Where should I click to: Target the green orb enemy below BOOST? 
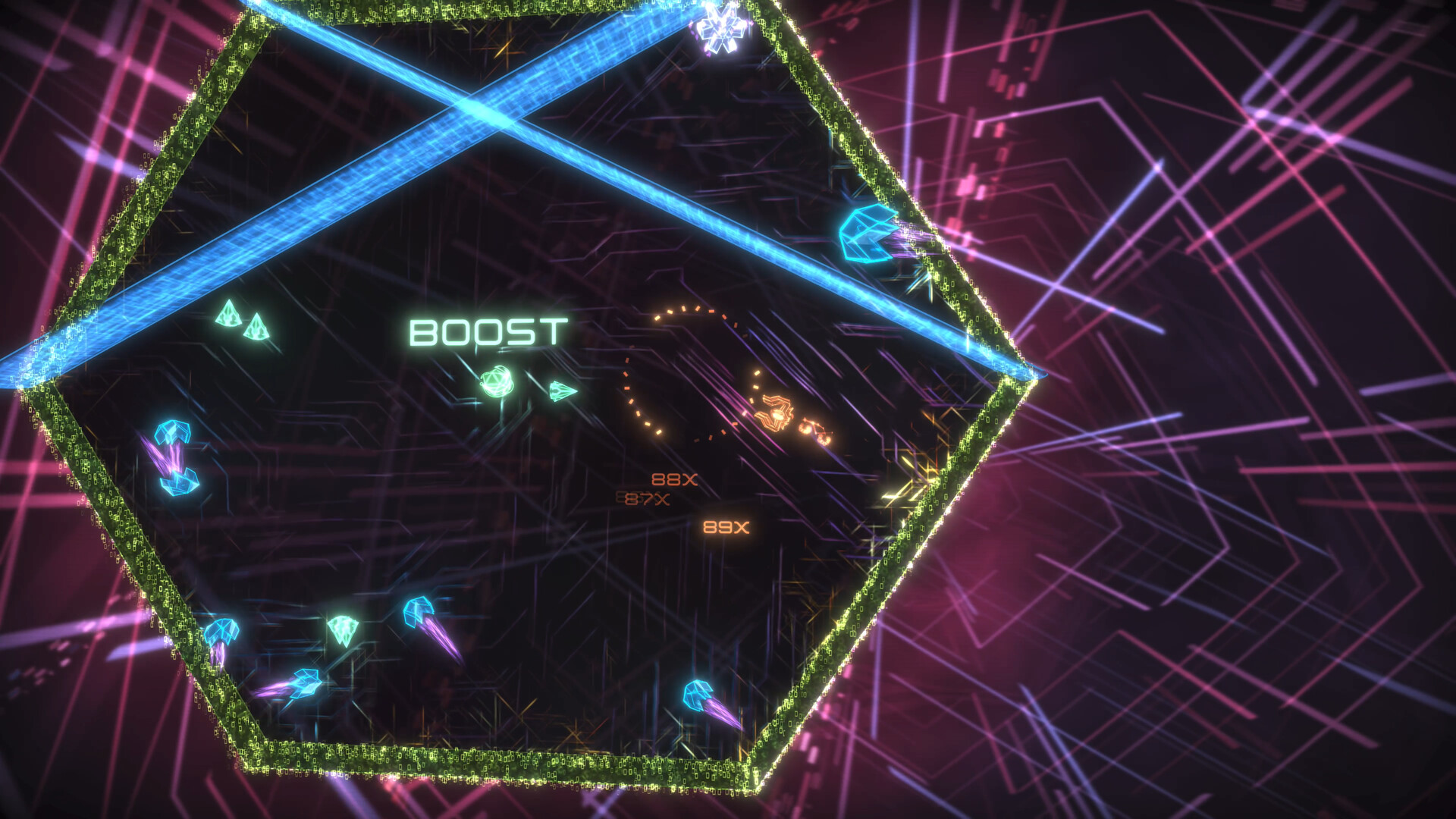point(497,383)
